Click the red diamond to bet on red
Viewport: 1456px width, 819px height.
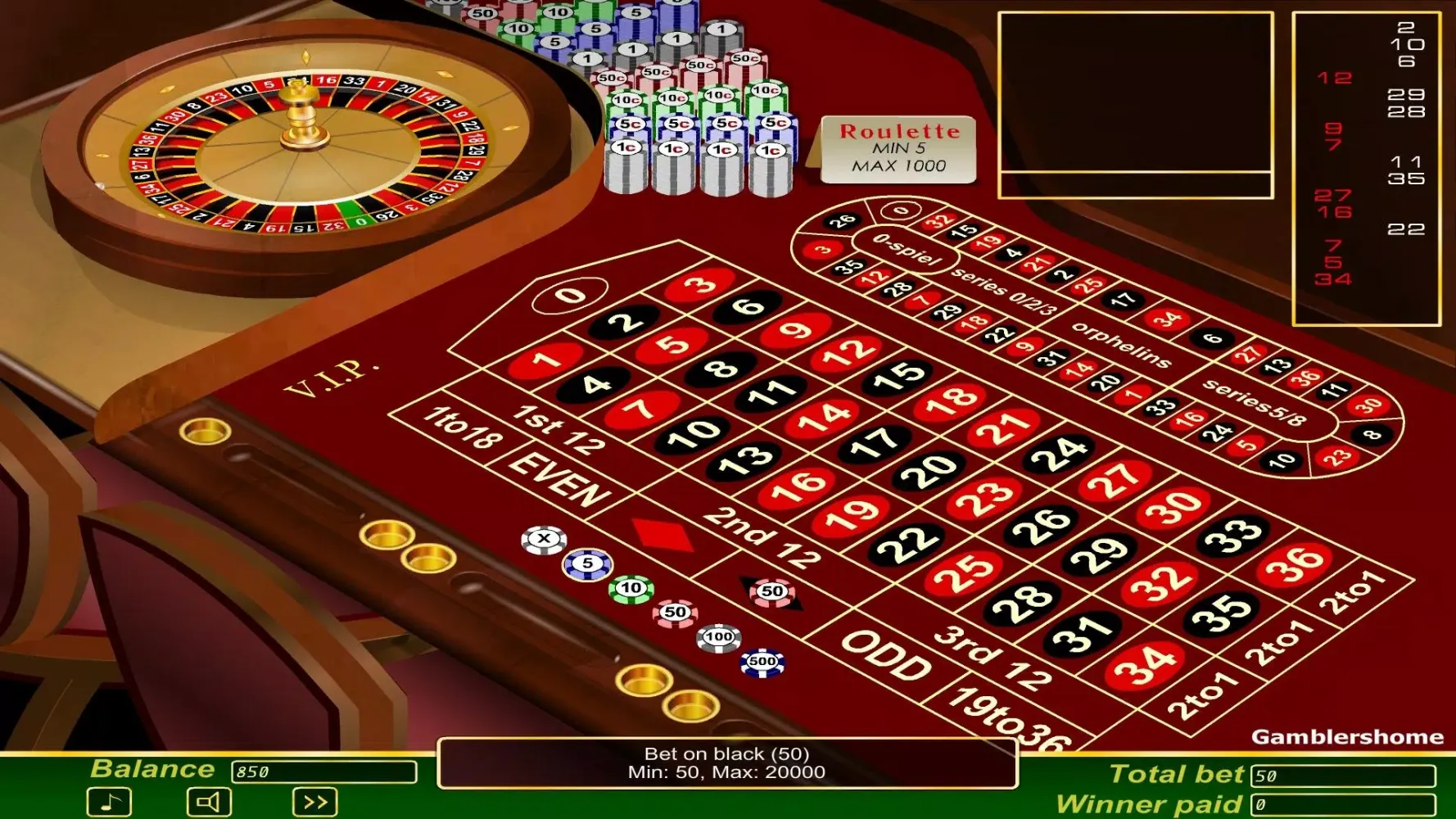(x=664, y=532)
